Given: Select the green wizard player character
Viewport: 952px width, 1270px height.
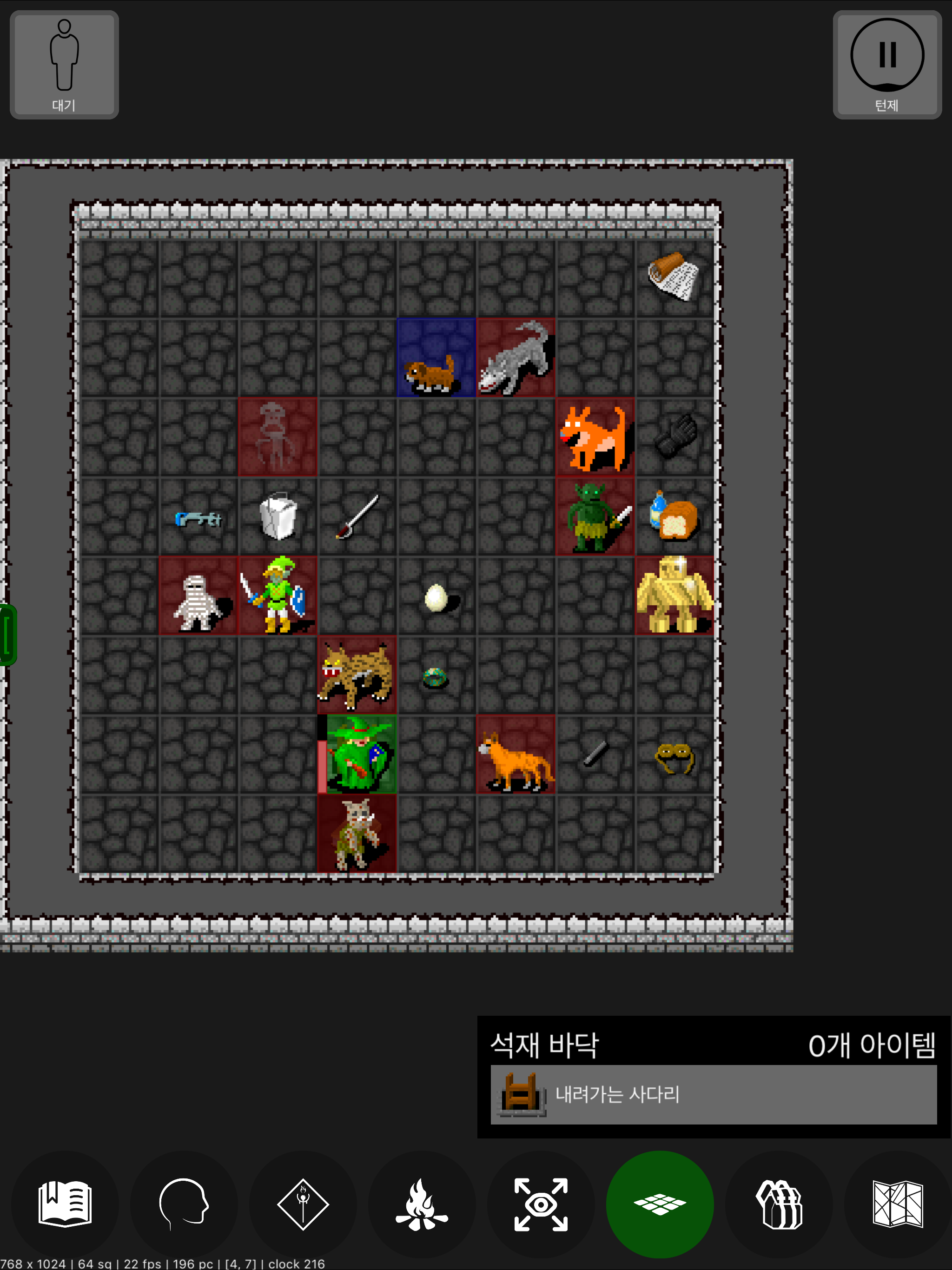Looking at the screenshot, I should pos(357,755).
